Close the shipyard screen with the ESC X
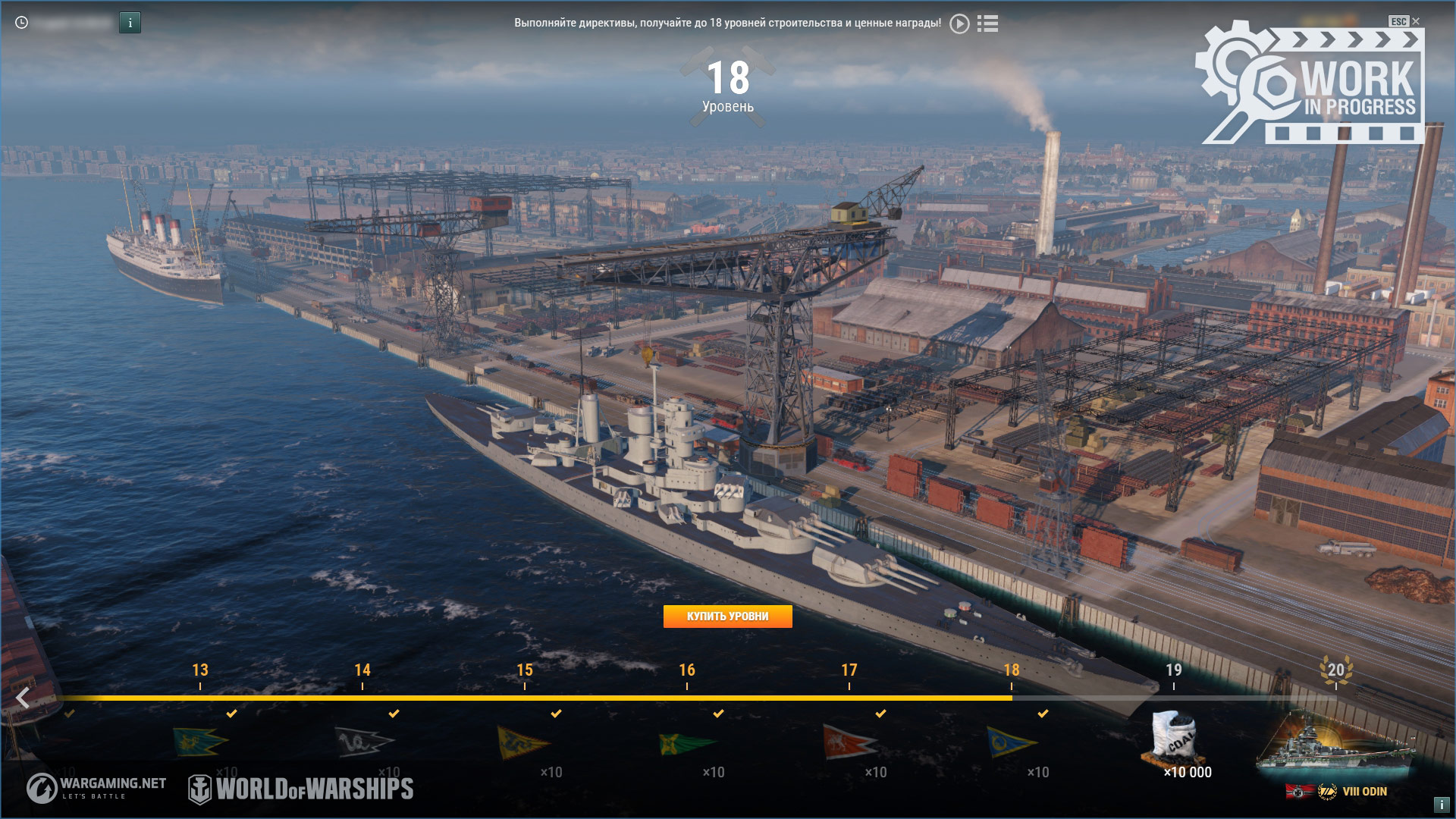The image size is (1456, 819). (x=1415, y=21)
